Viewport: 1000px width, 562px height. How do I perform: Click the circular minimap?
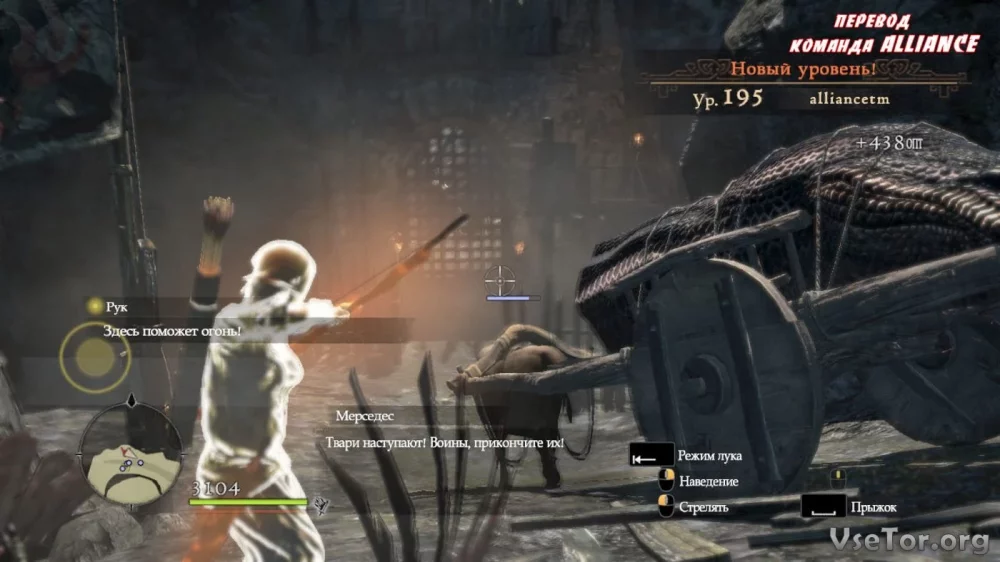[x=131, y=453]
